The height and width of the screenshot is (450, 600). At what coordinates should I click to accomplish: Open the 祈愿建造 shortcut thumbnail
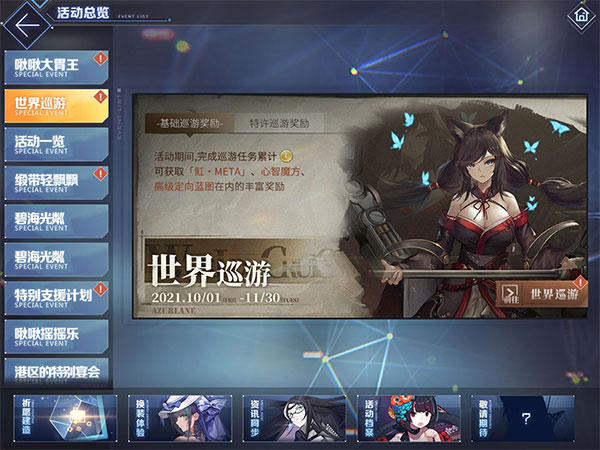(x=65, y=418)
